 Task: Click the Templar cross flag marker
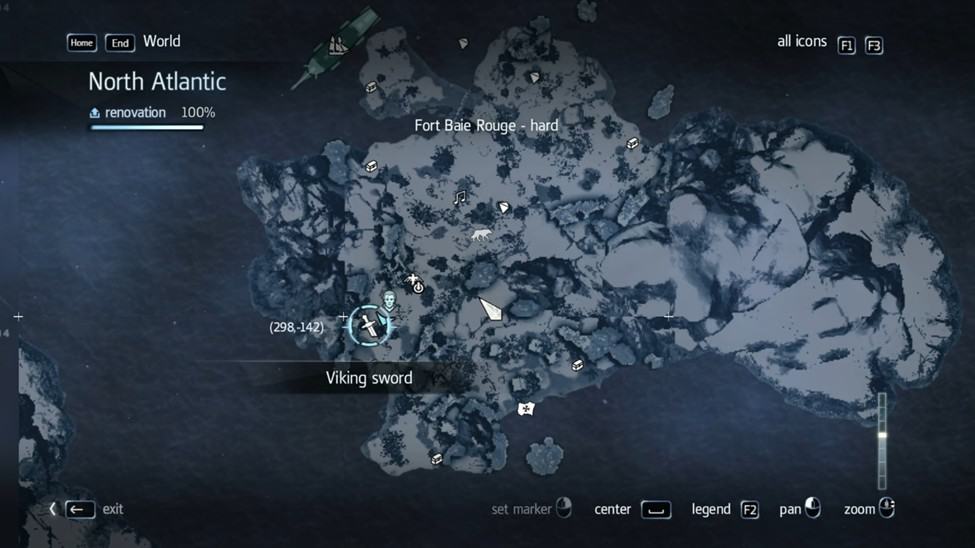[526, 408]
